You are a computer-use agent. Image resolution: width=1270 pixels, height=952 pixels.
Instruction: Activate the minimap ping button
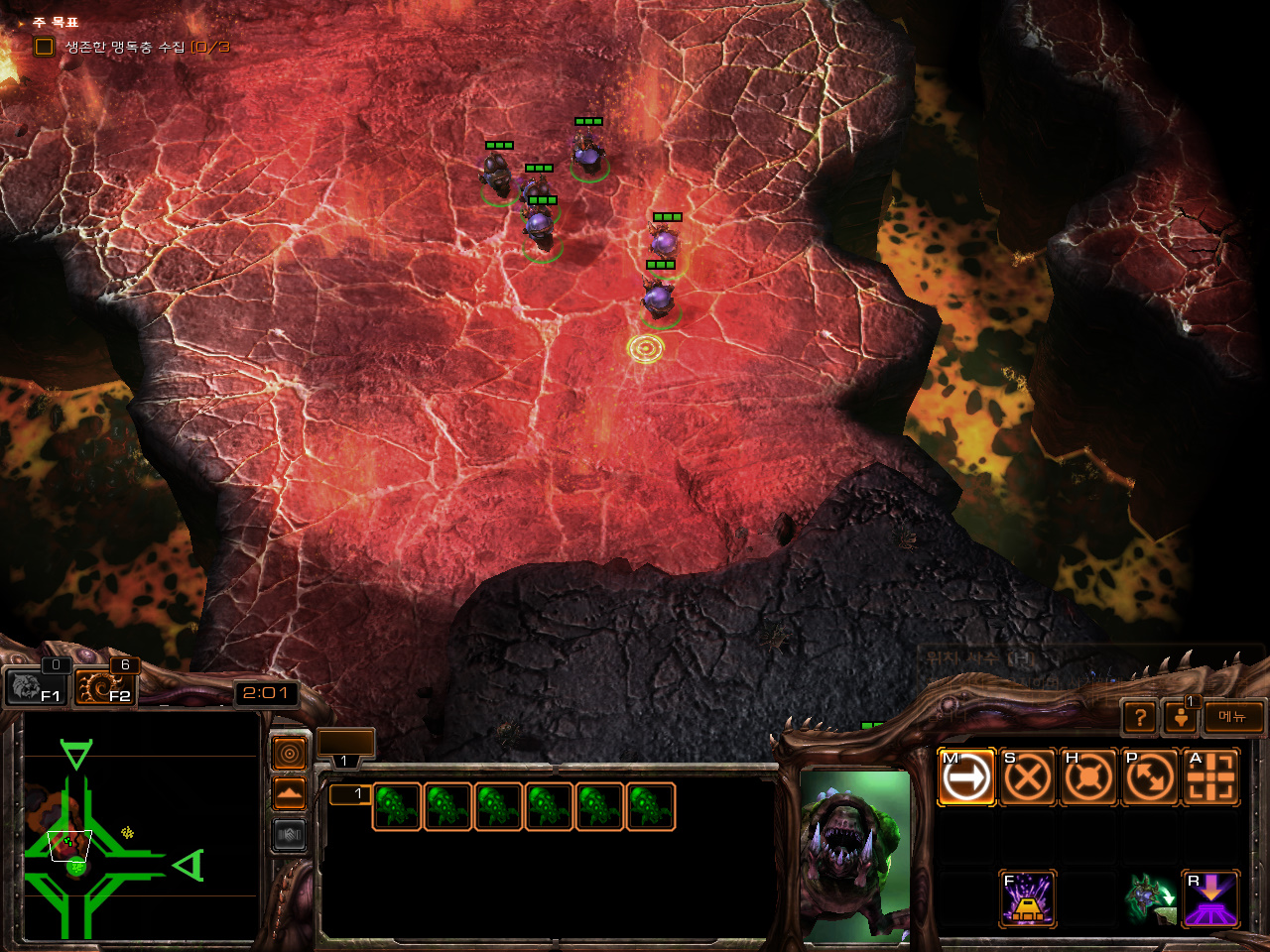290,755
